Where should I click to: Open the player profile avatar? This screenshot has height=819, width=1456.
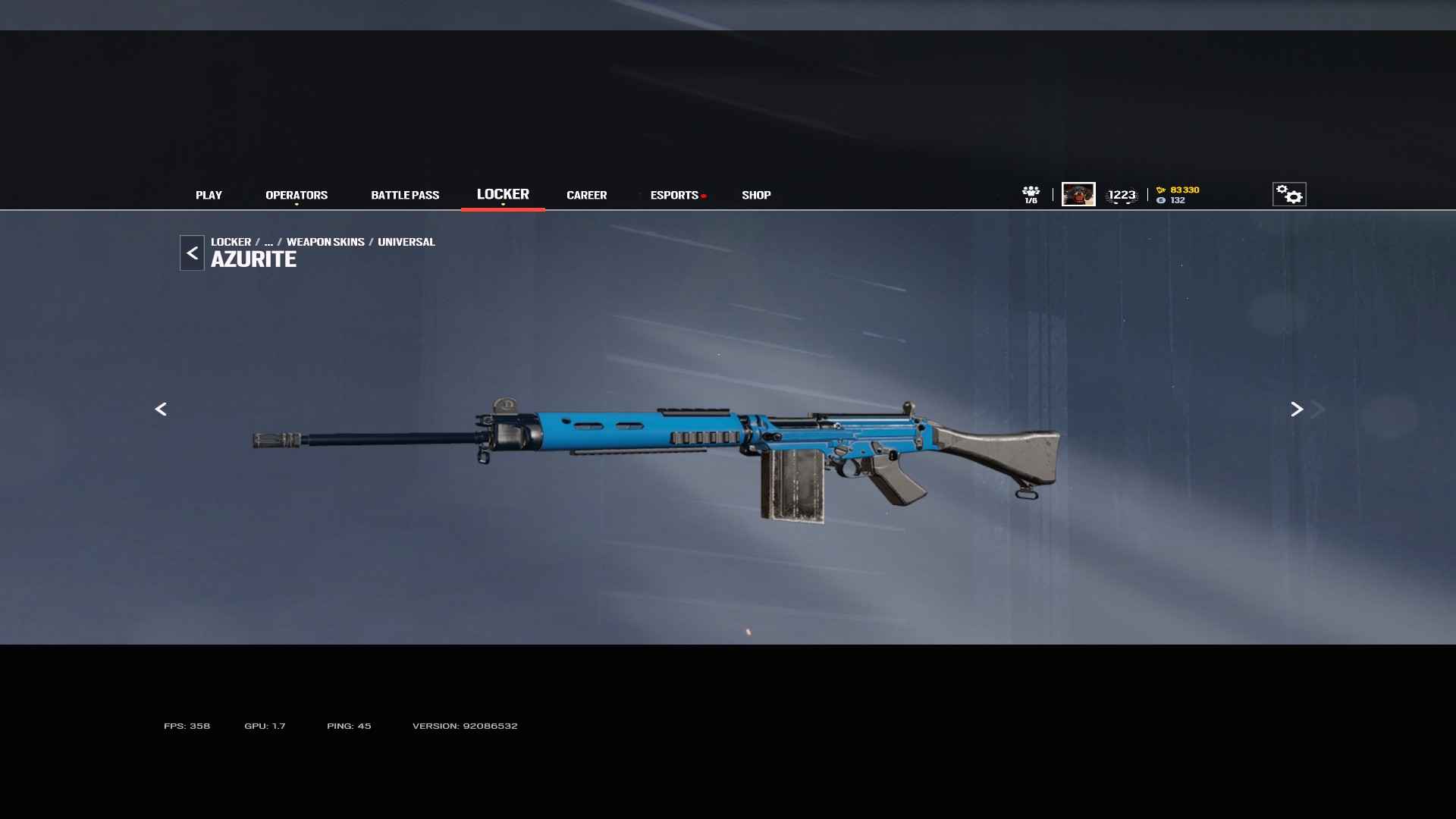point(1078,194)
